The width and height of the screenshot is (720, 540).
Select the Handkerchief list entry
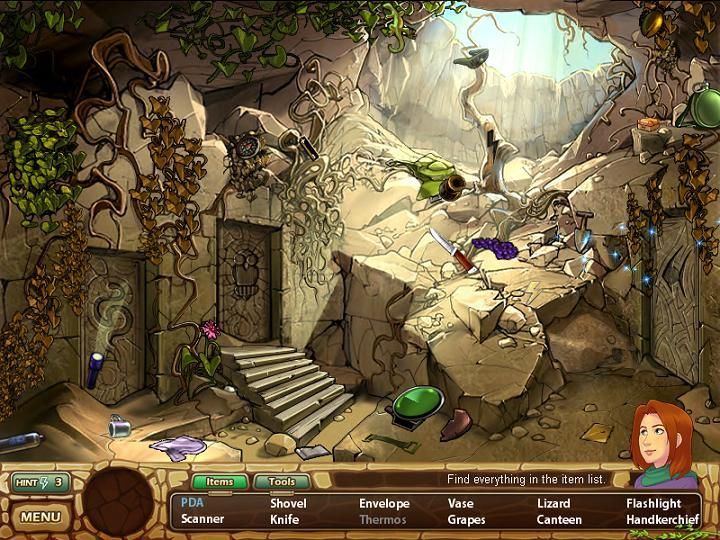pos(660,520)
